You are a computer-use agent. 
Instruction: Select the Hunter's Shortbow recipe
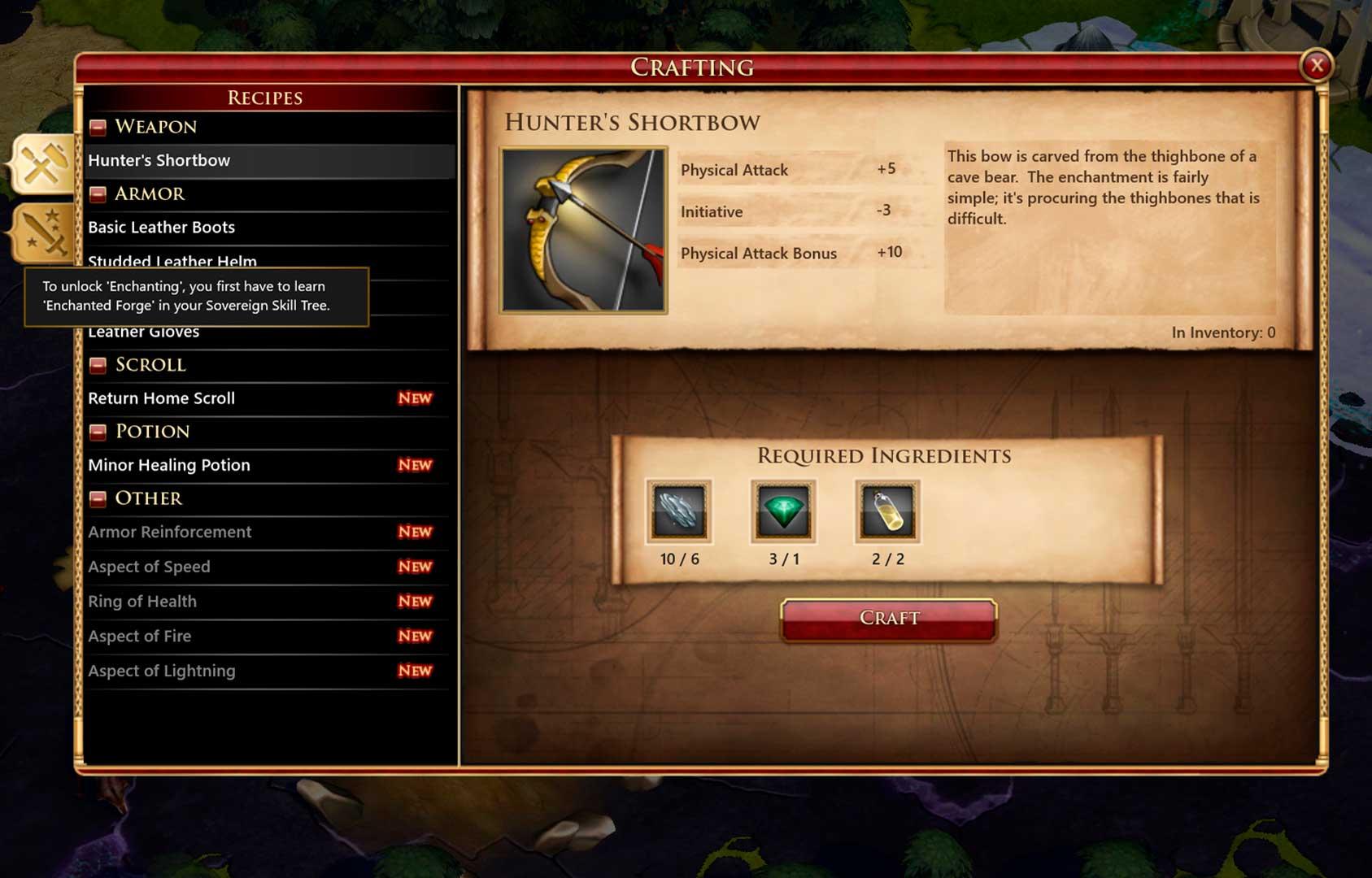[268, 161]
